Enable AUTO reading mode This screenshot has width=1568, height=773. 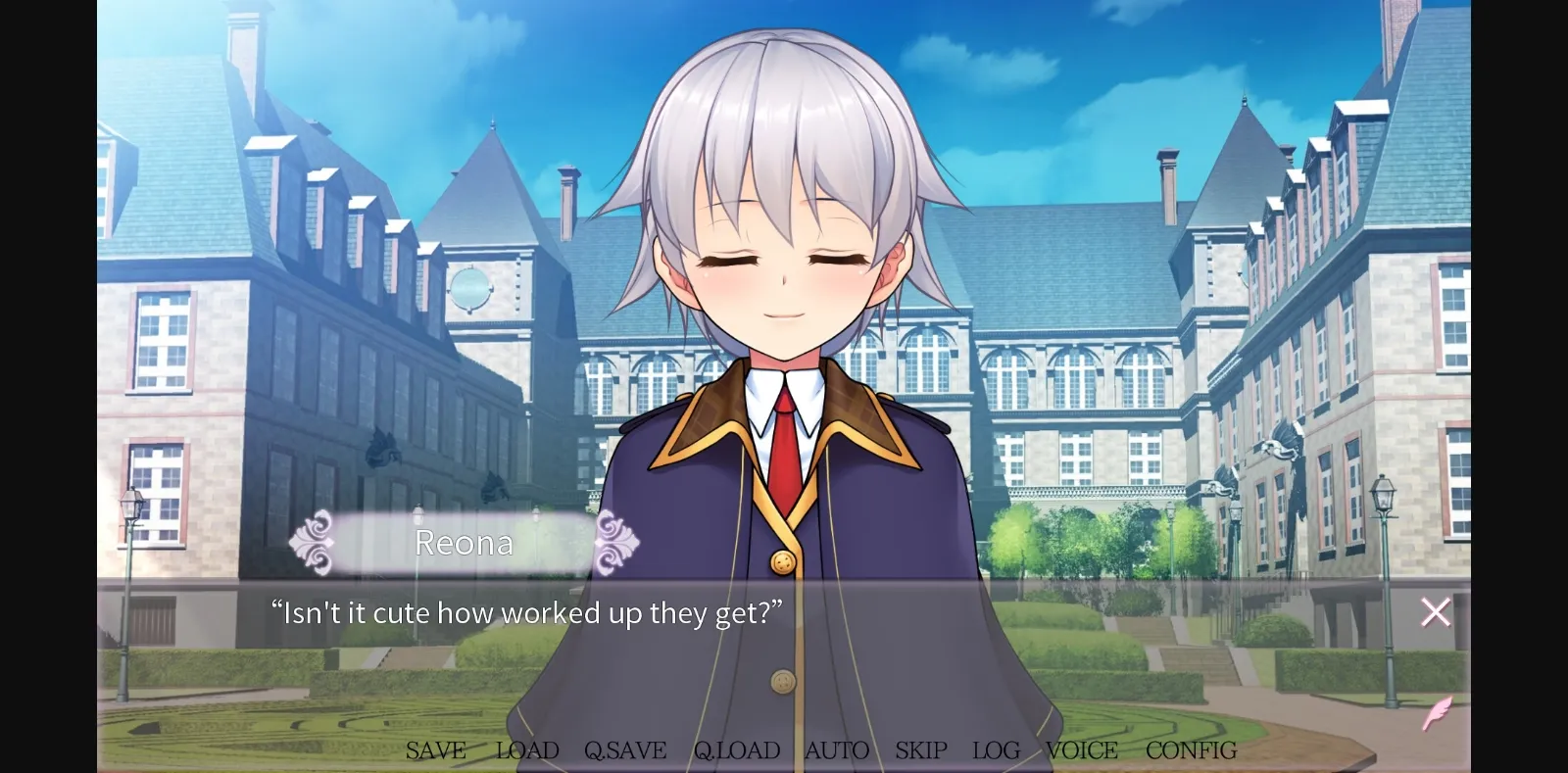836,750
